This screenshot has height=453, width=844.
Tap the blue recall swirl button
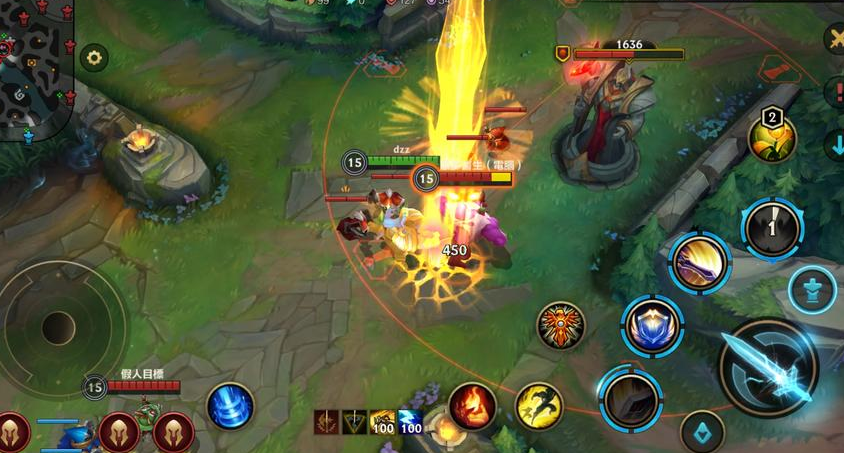pos(230,406)
